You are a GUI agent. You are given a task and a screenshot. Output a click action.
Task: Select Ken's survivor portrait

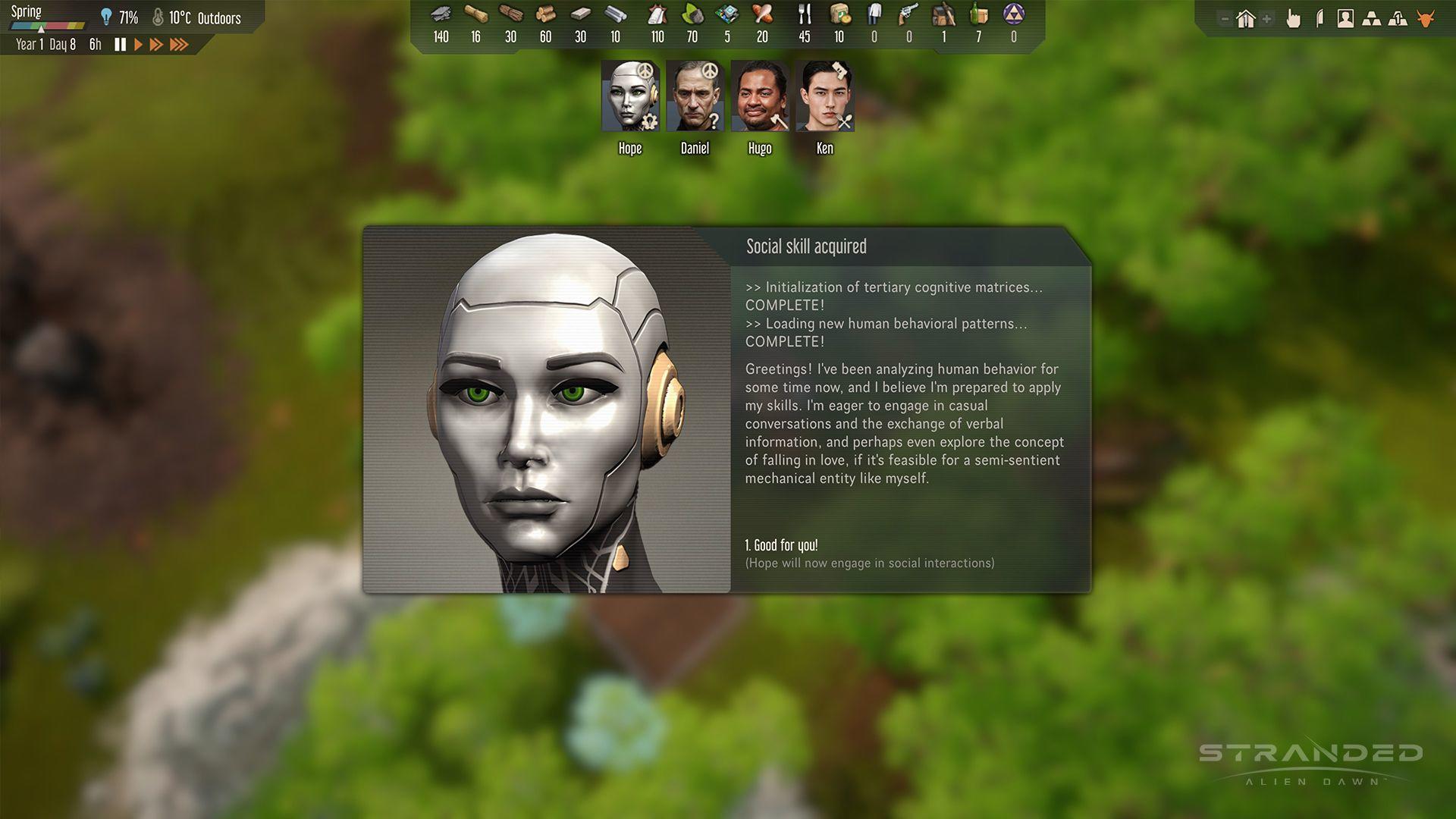pyautogui.click(x=824, y=97)
